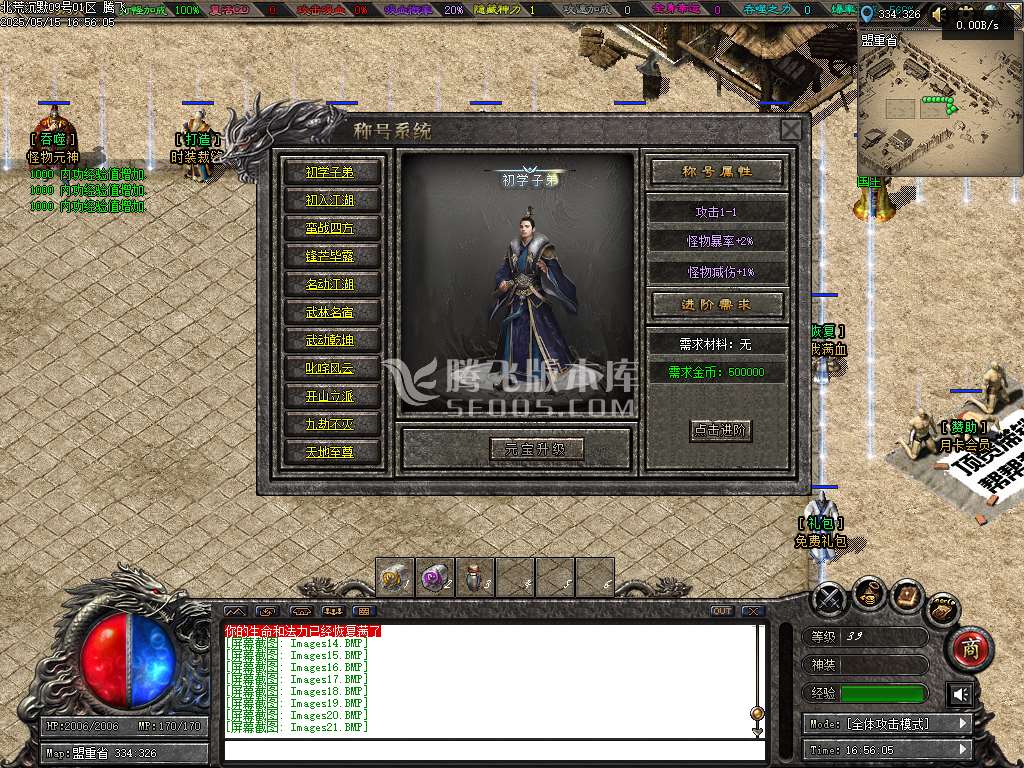
Task: Click the 点击进阶 advance button
Action: coord(721,430)
